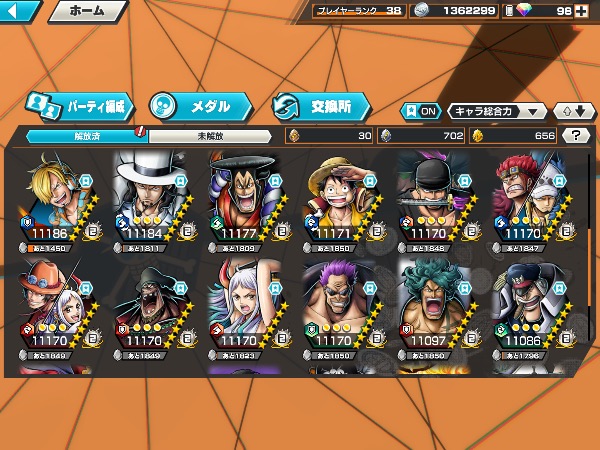Open the キャラ総合力 sort dropdown
The width and height of the screenshot is (600, 450).
[497, 111]
